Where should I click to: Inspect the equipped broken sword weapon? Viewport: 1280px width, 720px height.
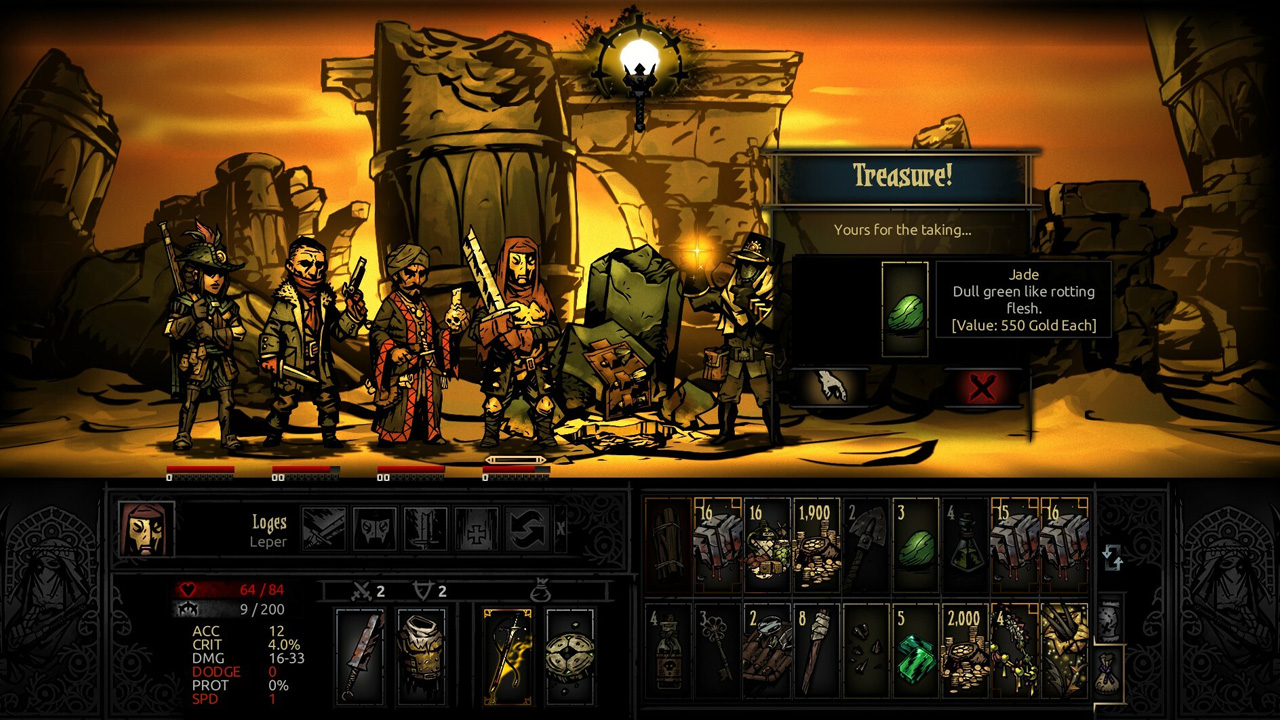coord(360,654)
